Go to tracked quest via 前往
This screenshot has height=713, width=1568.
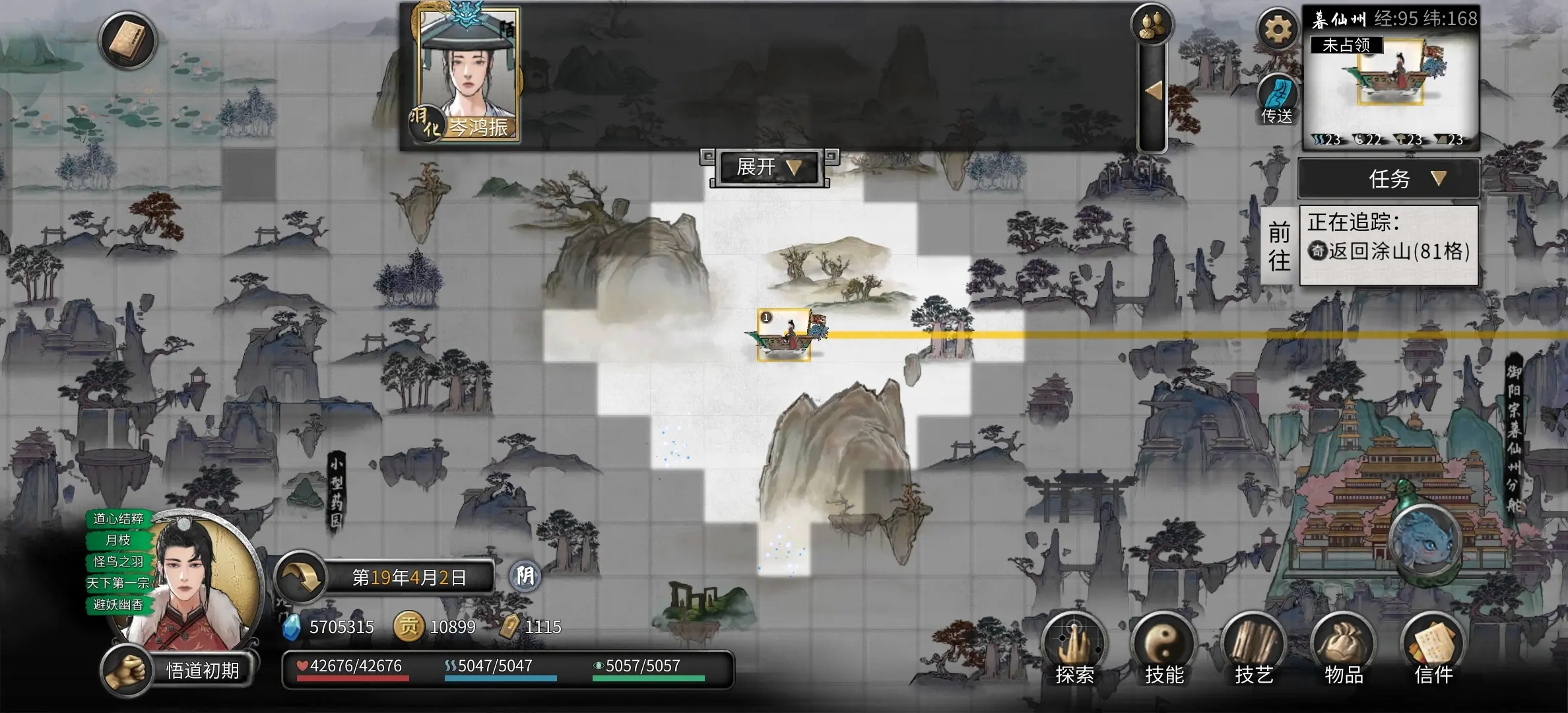click(1279, 246)
